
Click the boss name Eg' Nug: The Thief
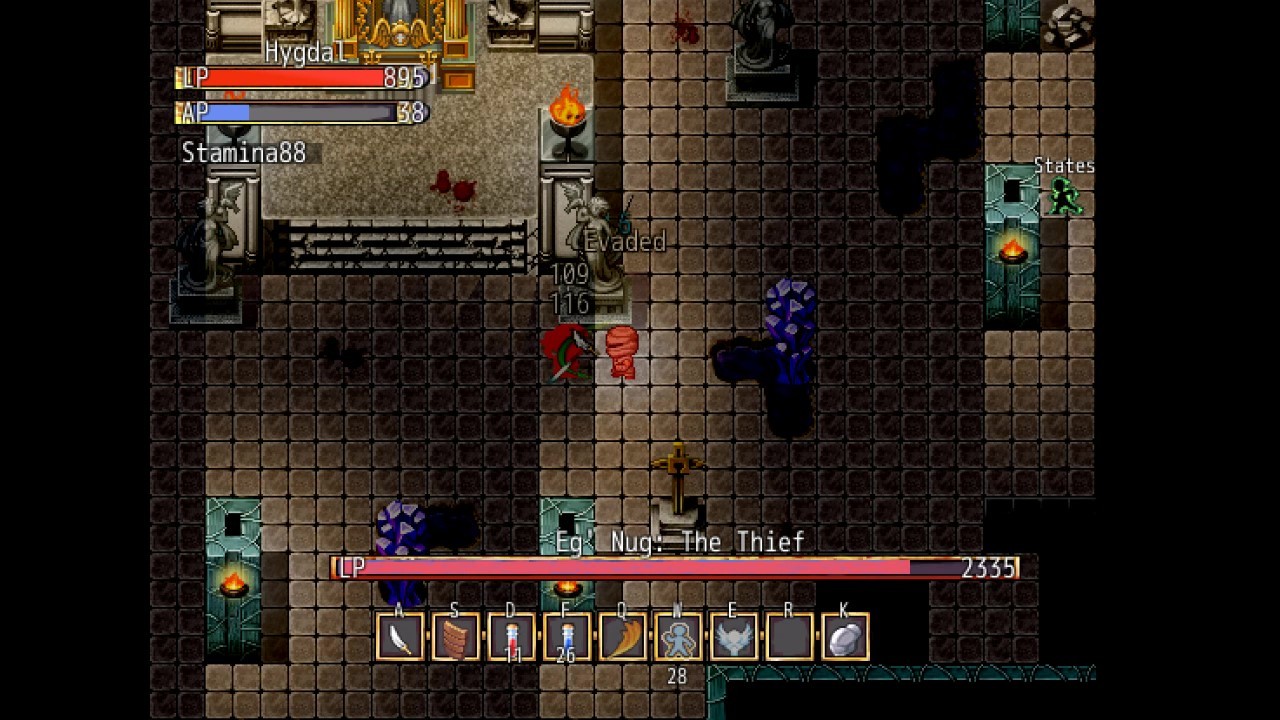(x=680, y=542)
